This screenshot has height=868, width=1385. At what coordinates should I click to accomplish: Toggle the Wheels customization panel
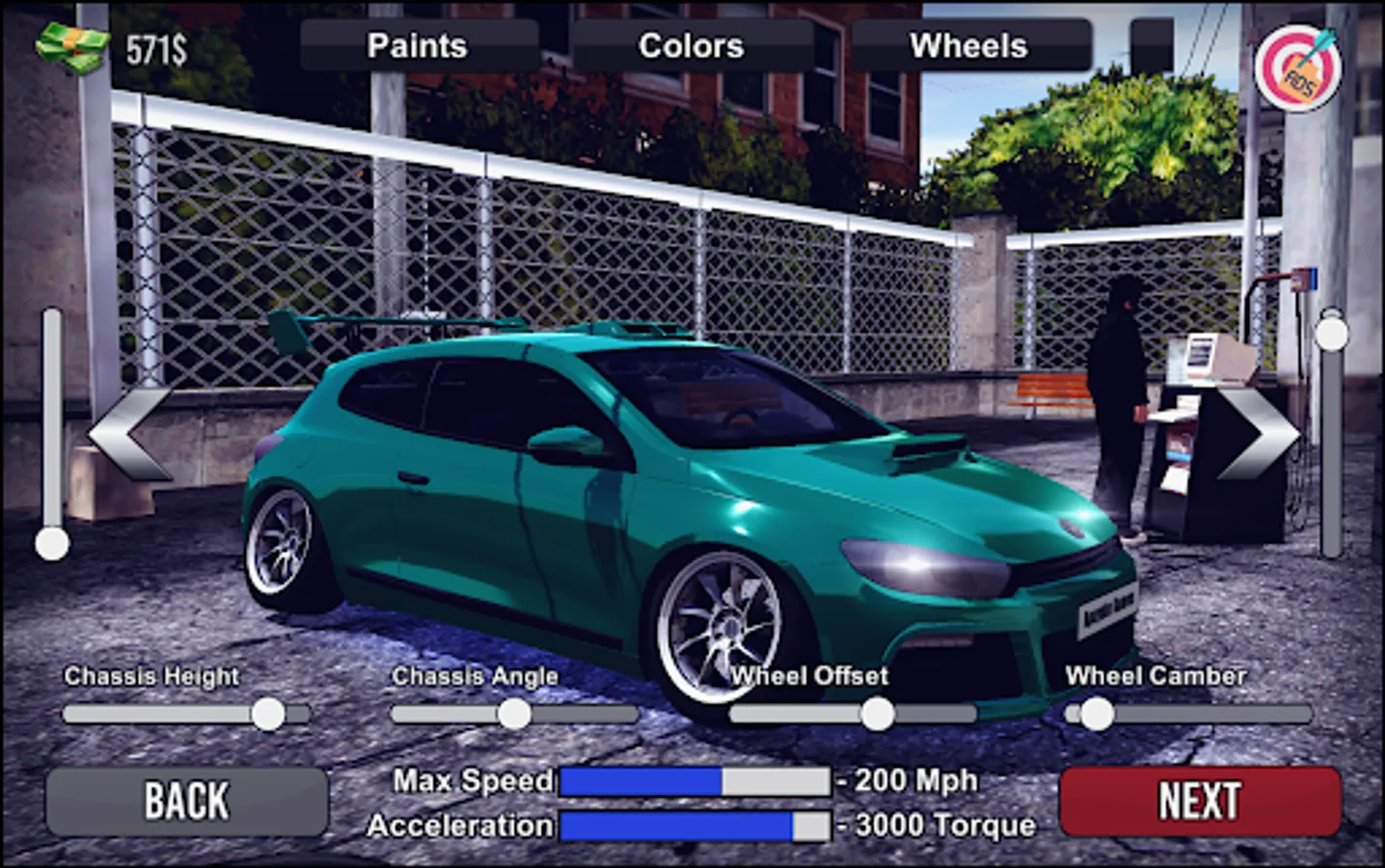tap(967, 44)
